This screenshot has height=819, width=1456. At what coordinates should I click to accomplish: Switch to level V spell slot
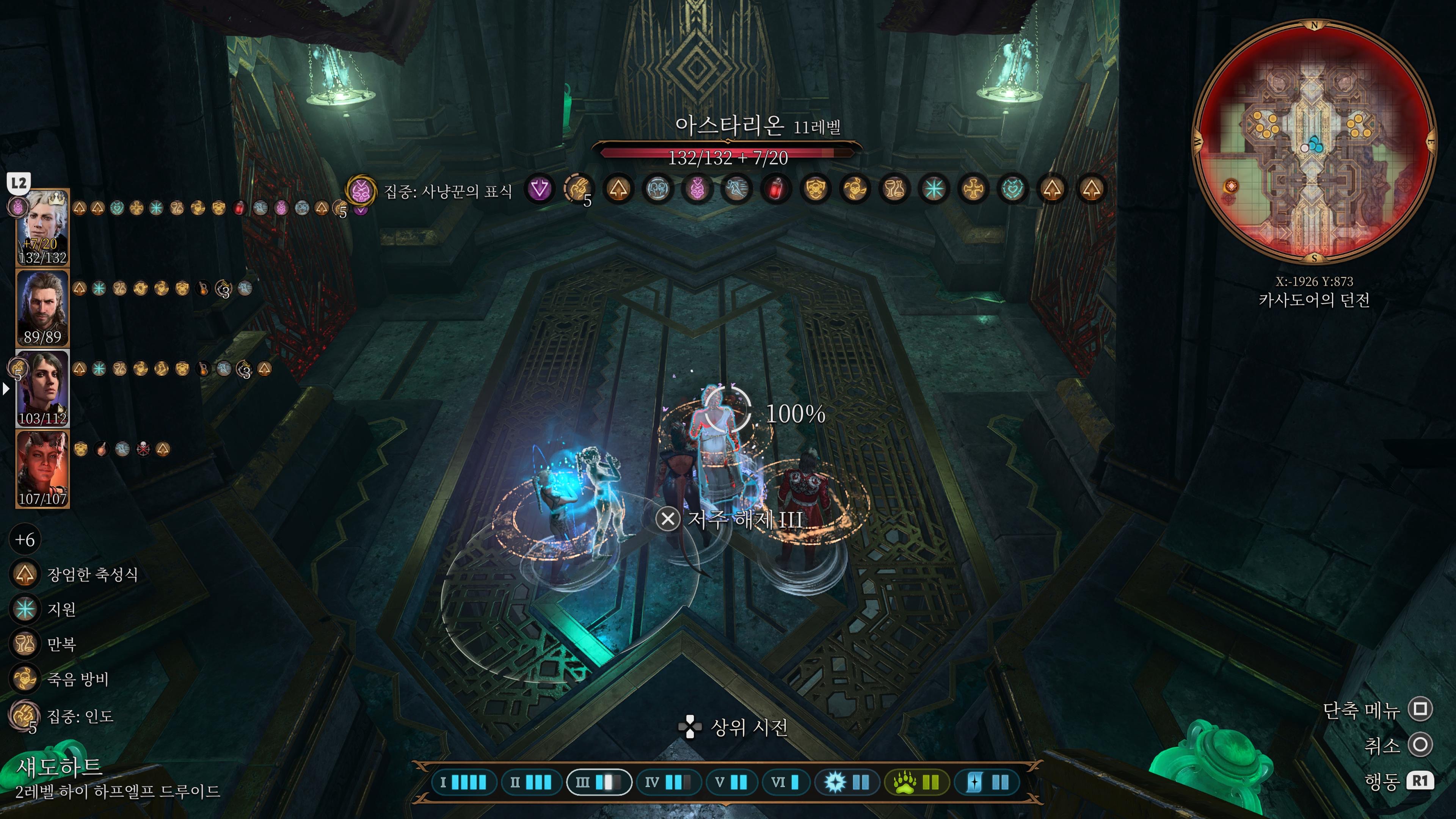(x=731, y=782)
